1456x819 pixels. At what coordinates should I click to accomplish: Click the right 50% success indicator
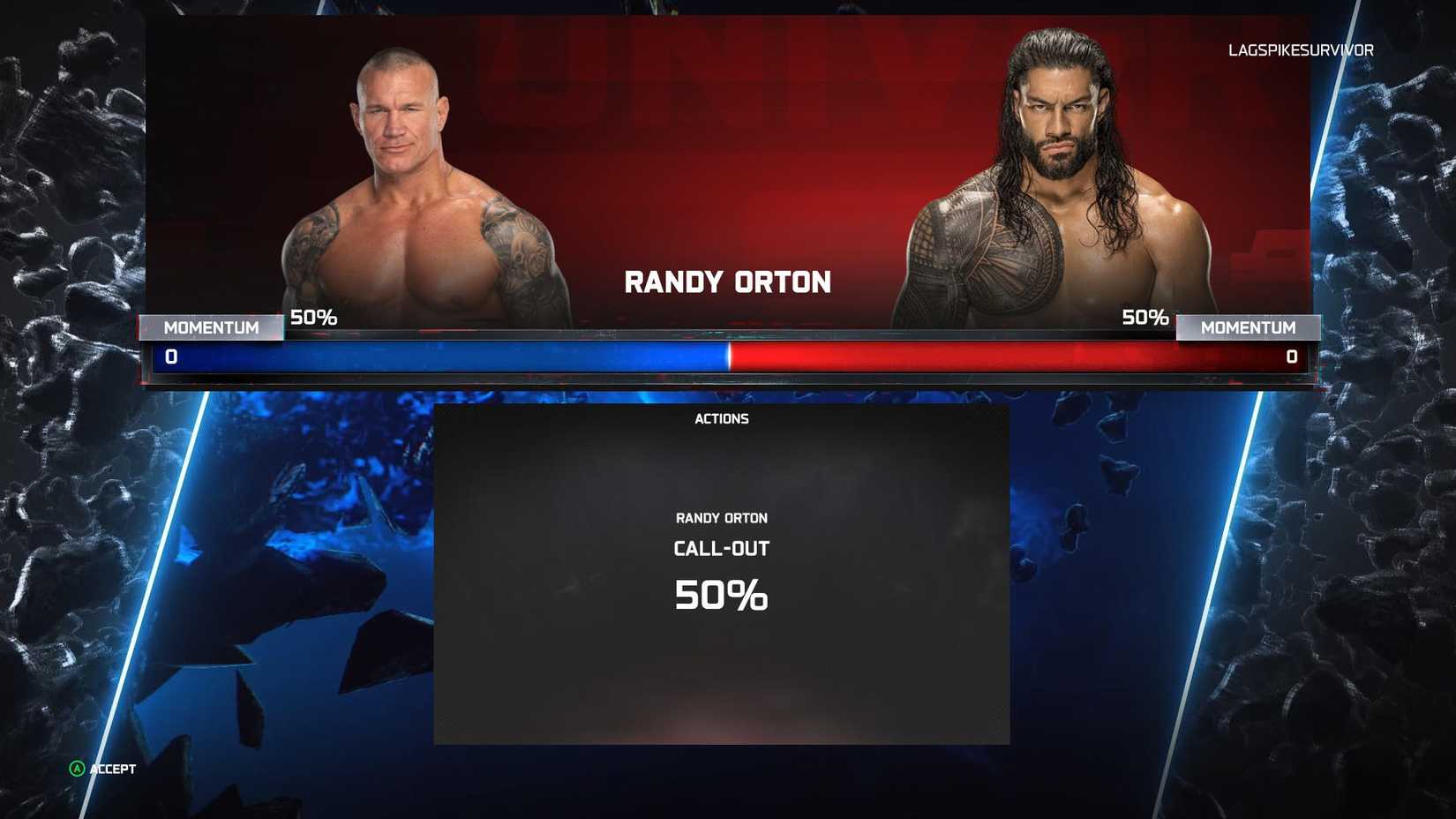click(x=1145, y=317)
